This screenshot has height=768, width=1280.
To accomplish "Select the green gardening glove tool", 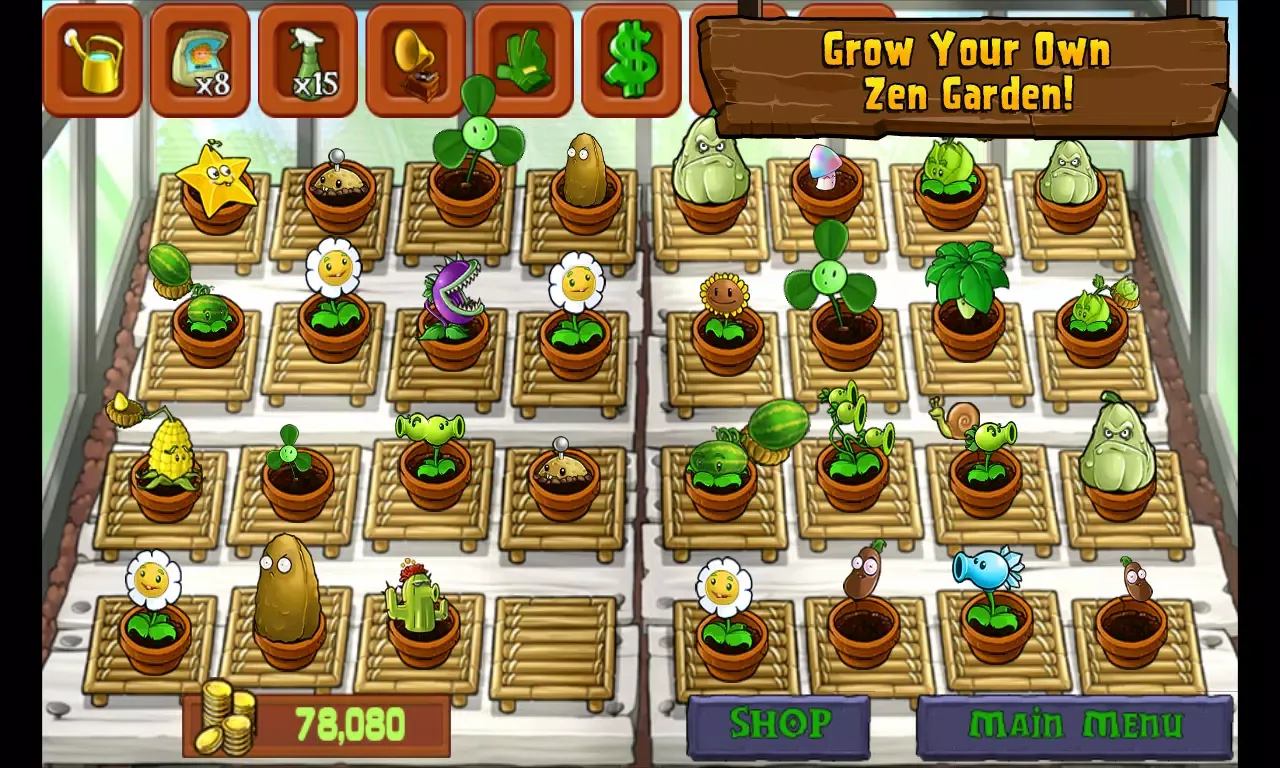I will point(522,57).
